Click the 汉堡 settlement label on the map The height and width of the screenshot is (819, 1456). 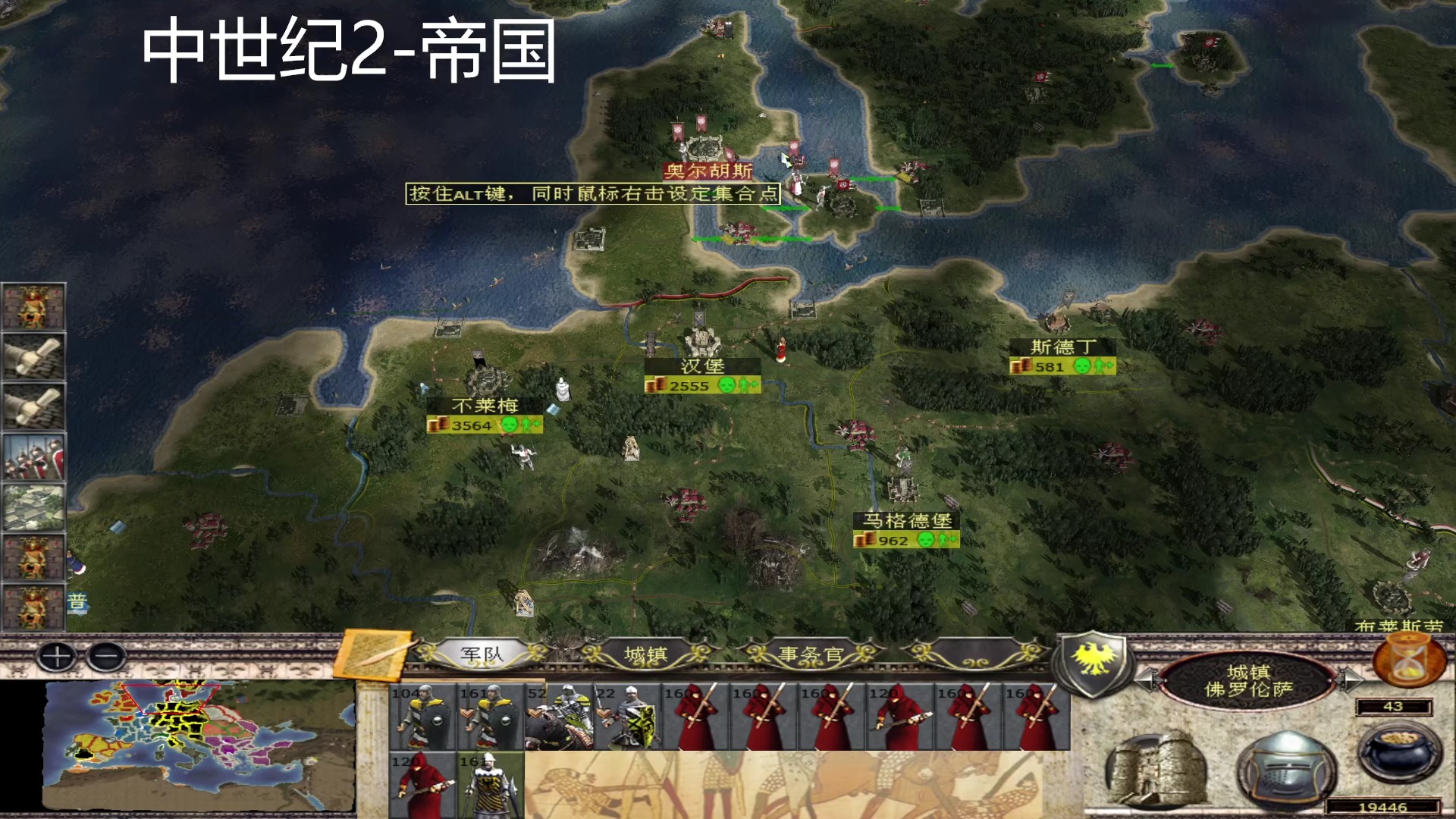point(701,365)
